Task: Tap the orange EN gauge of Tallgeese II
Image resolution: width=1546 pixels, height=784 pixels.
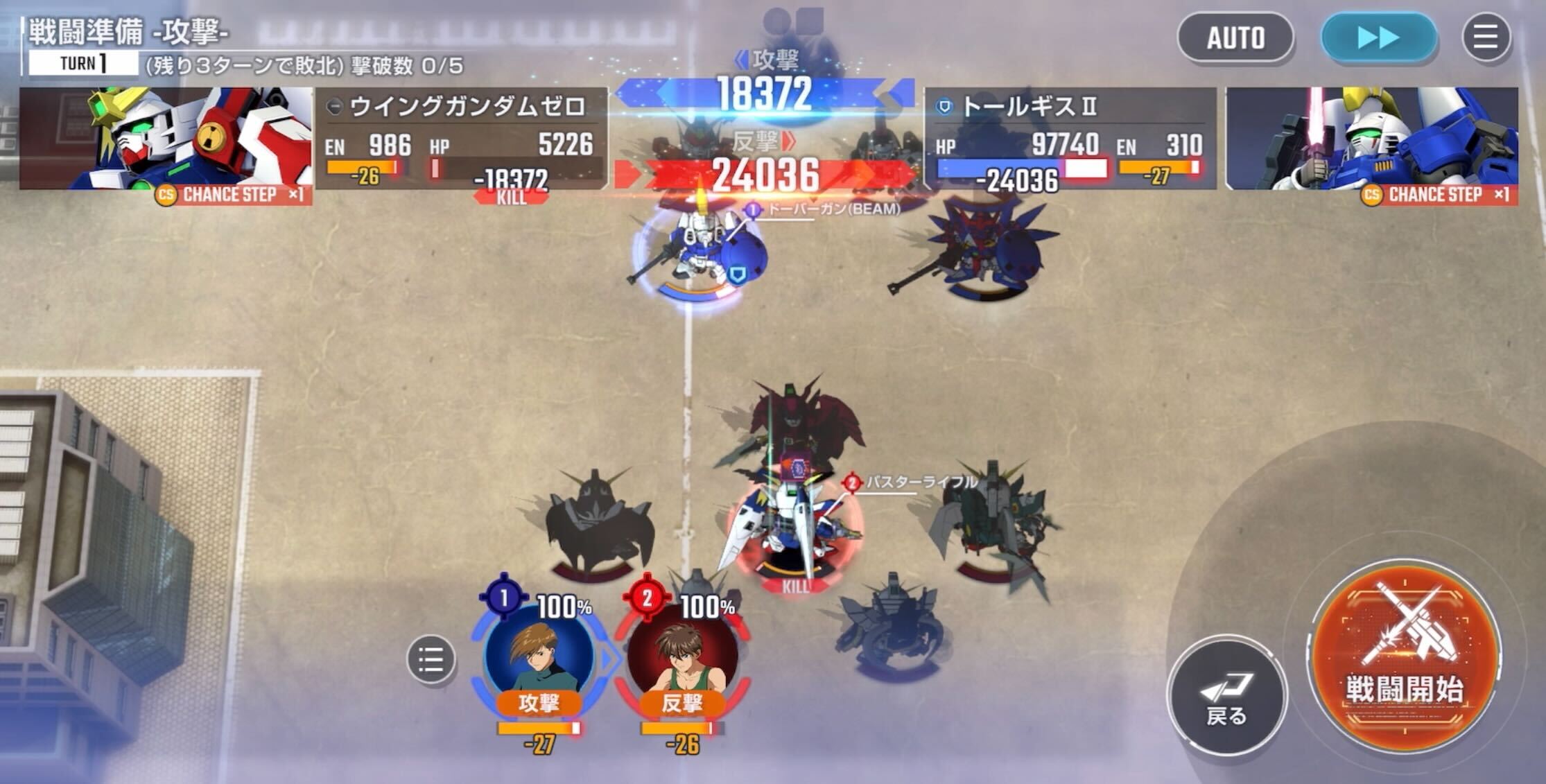Action: pos(1156,166)
